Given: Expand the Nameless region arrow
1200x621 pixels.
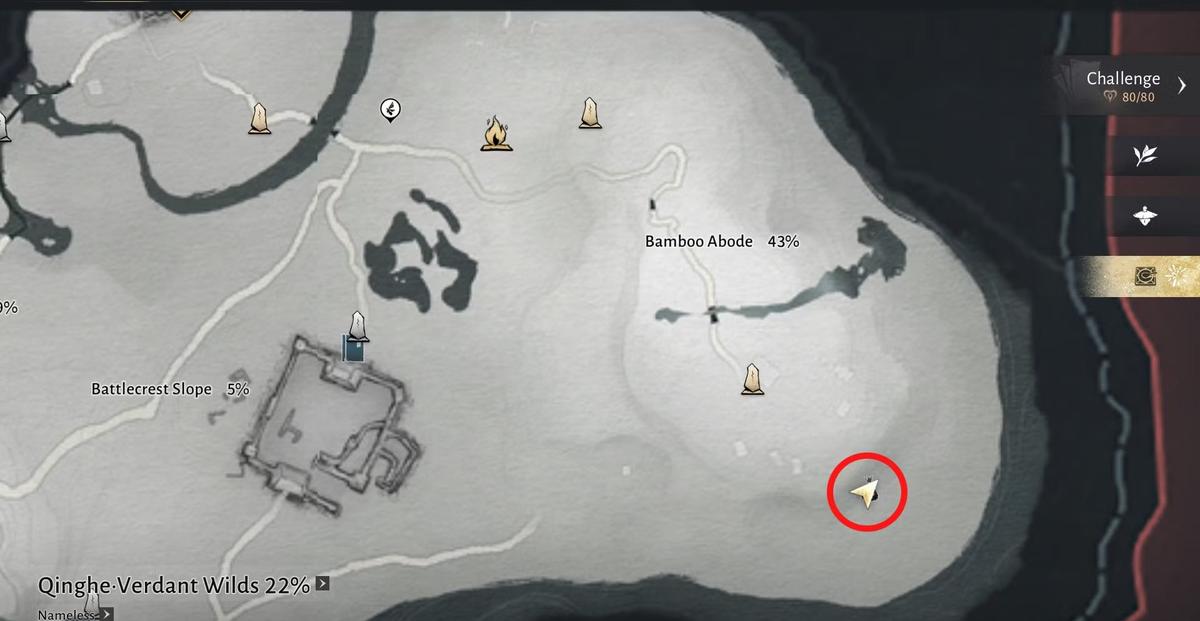Looking at the screenshot, I should tap(106, 614).
